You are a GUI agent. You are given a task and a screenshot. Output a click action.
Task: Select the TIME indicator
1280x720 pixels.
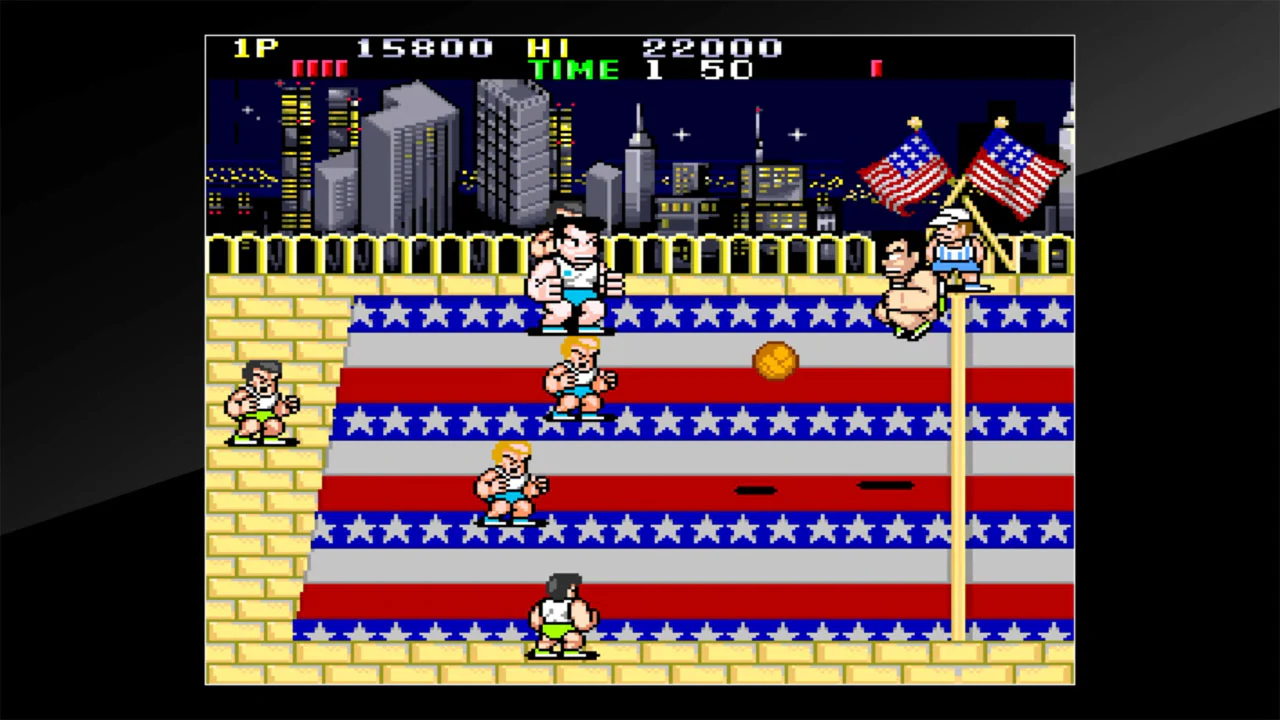pyautogui.click(x=575, y=69)
